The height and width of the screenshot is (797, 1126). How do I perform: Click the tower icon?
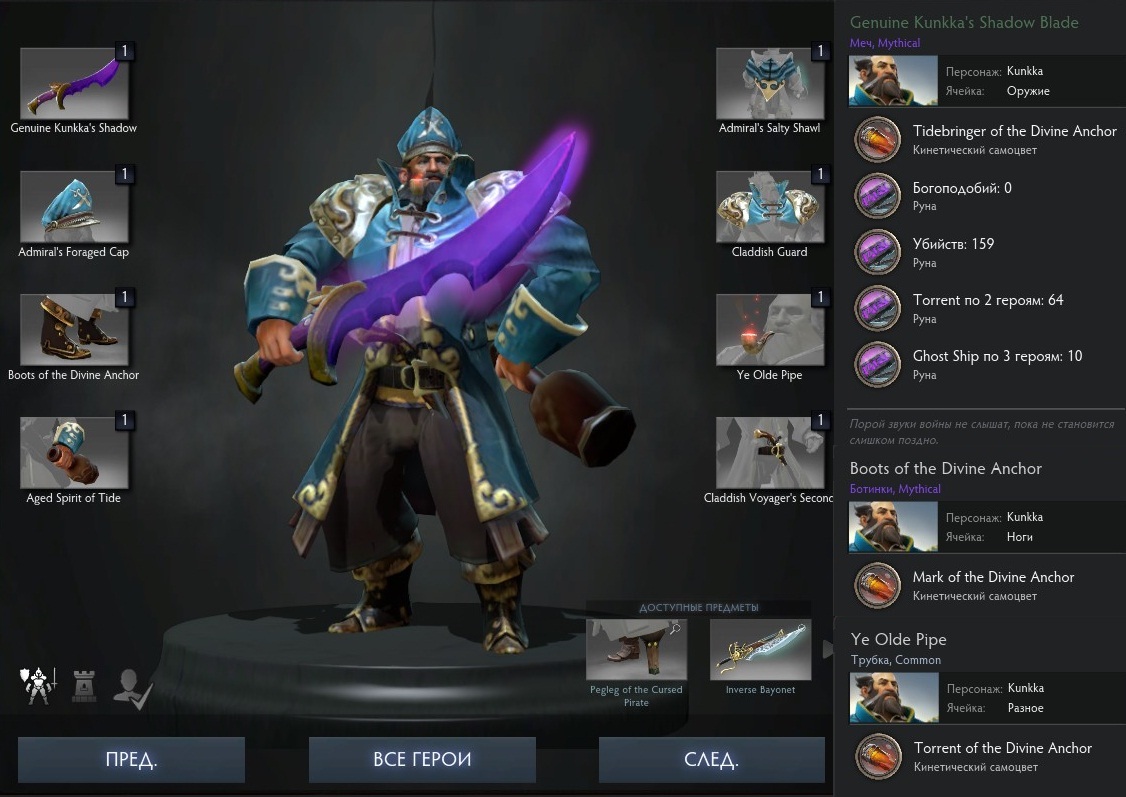(84, 688)
